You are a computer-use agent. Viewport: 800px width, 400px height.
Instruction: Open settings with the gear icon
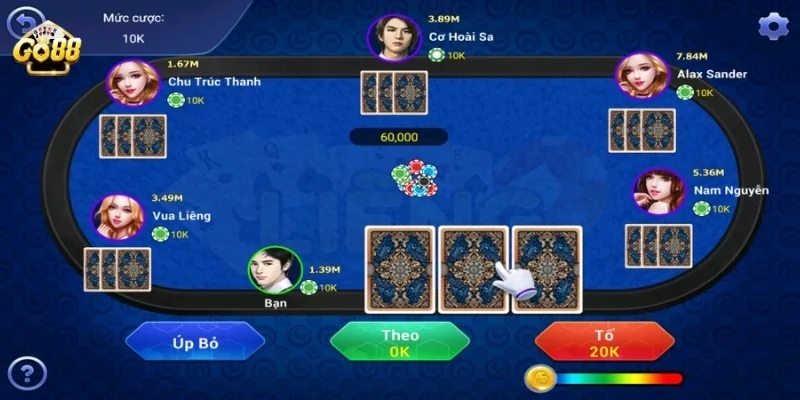coord(773,26)
